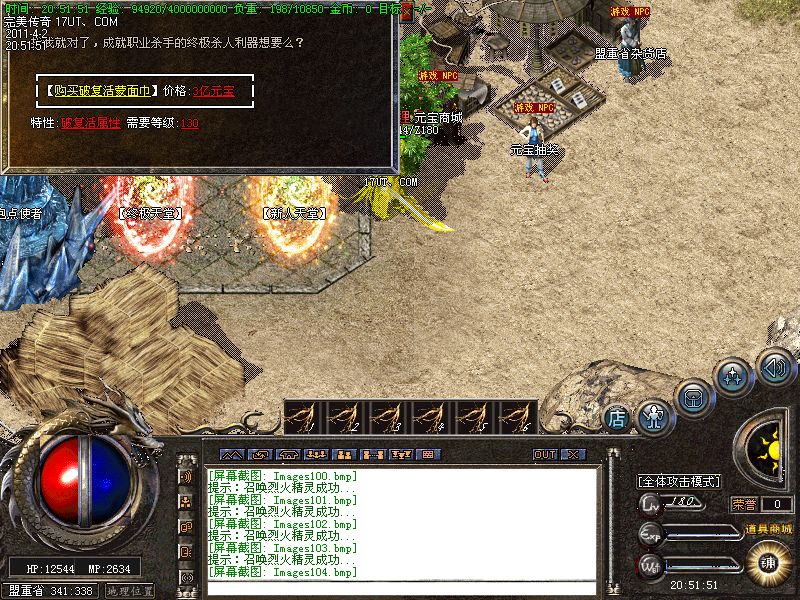Click the first chat toolbar button
Screen dimensions: 800x600
(x=231, y=454)
